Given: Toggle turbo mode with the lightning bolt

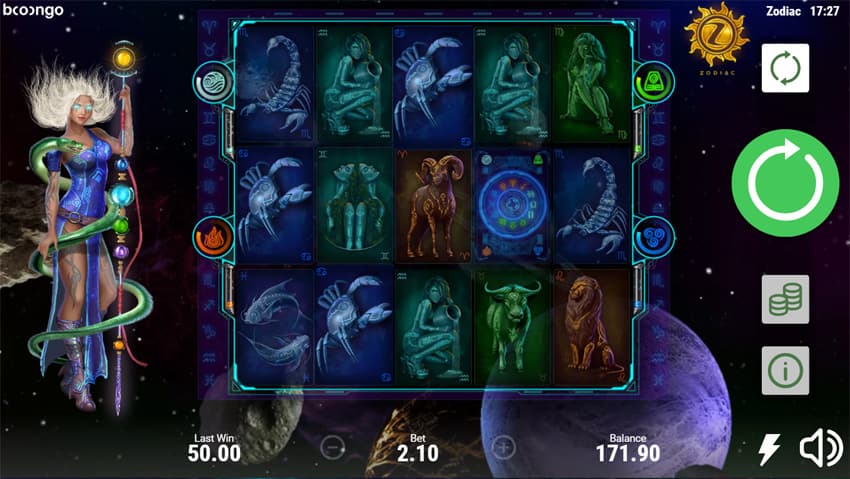Looking at the screenshot, I should (x=768, y=449).
